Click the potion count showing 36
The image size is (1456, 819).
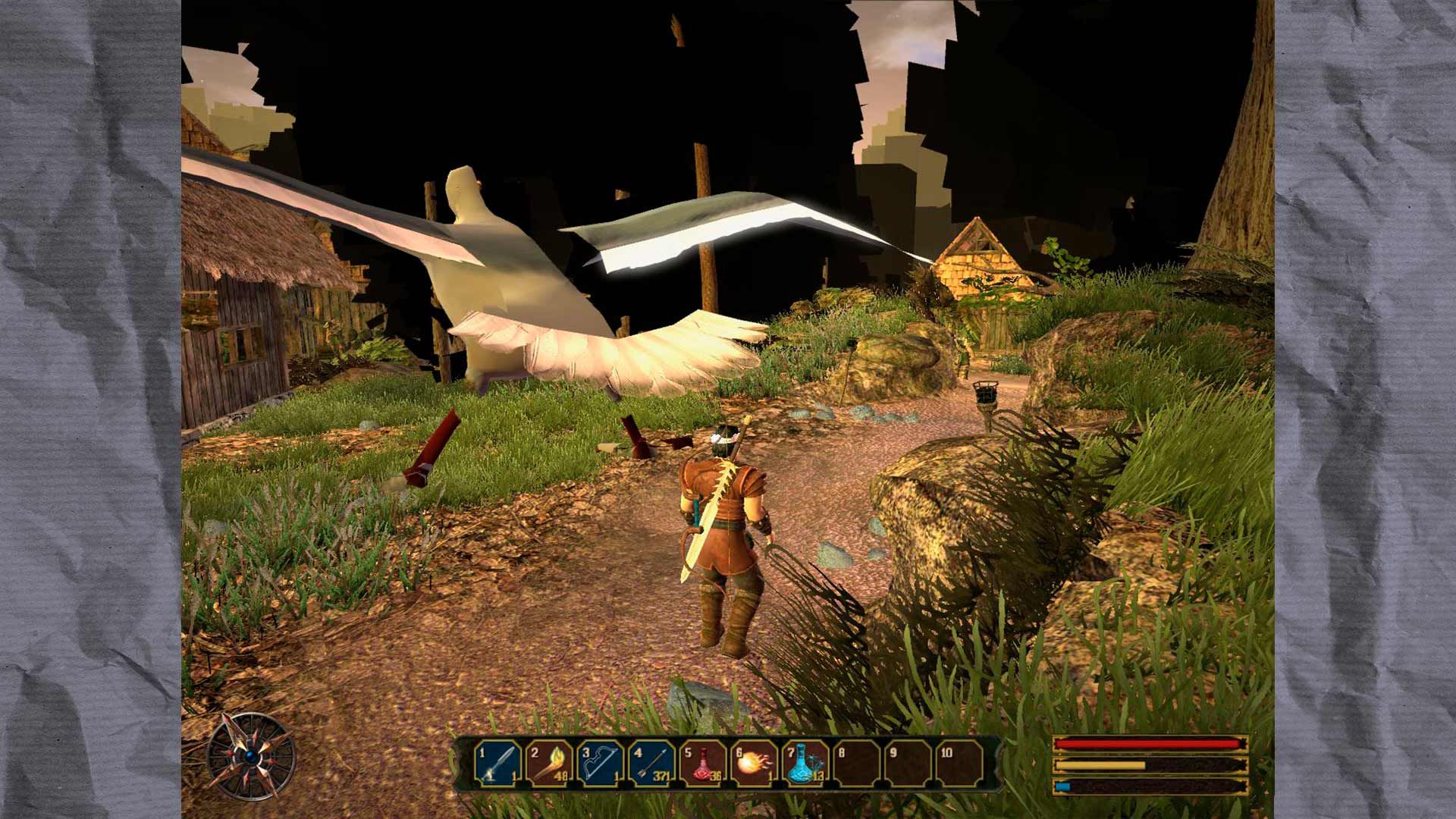coord(715,775)
